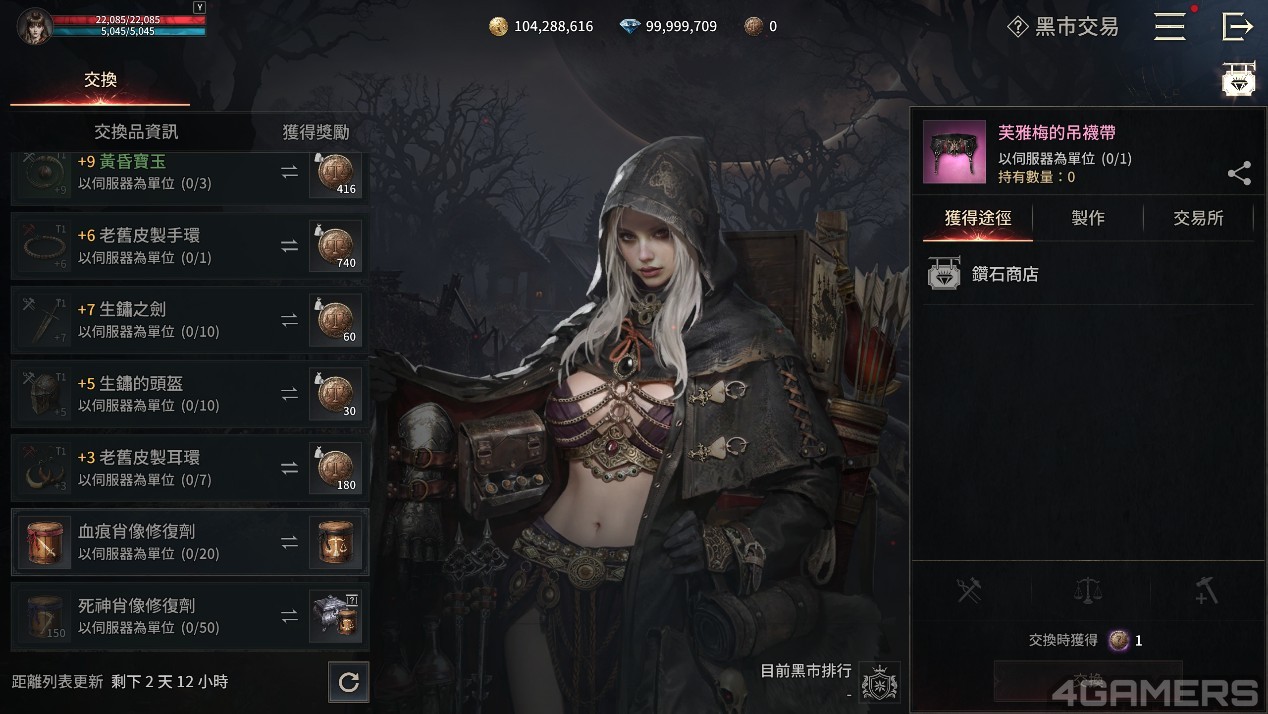Open the diamond shop icon

1239,80
